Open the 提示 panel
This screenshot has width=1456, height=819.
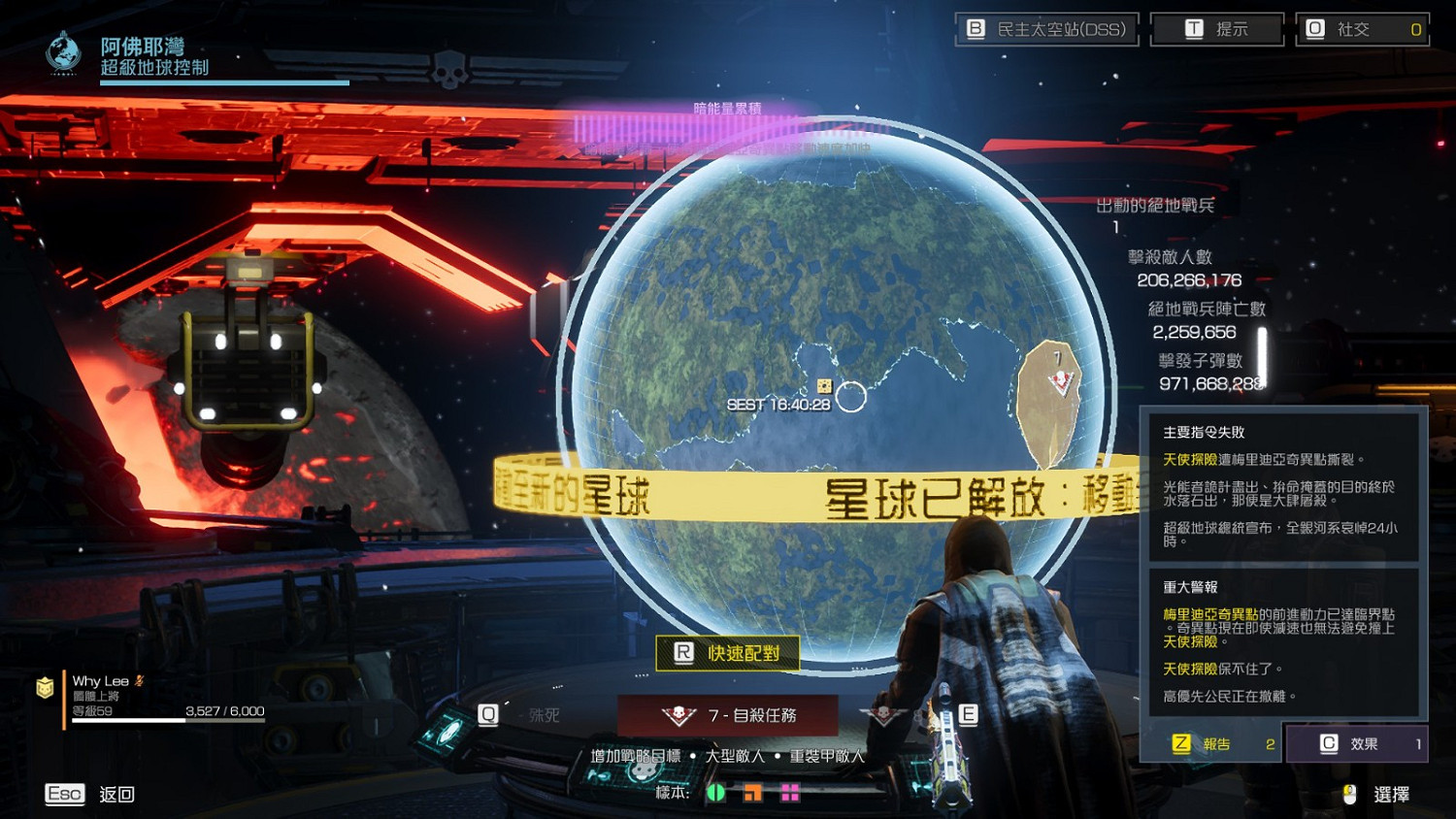1216,28
